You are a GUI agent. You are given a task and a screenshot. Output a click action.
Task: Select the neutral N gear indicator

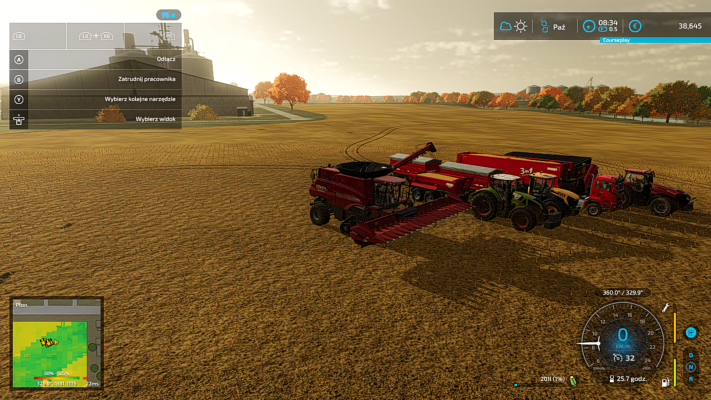click(x=690, y=366)
